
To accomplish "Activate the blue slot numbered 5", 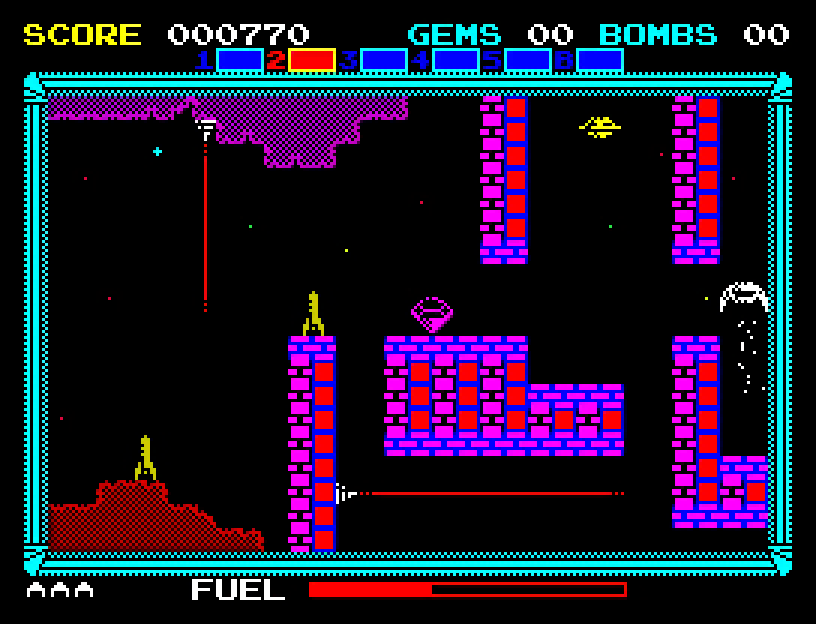I will tap(528, 60).
